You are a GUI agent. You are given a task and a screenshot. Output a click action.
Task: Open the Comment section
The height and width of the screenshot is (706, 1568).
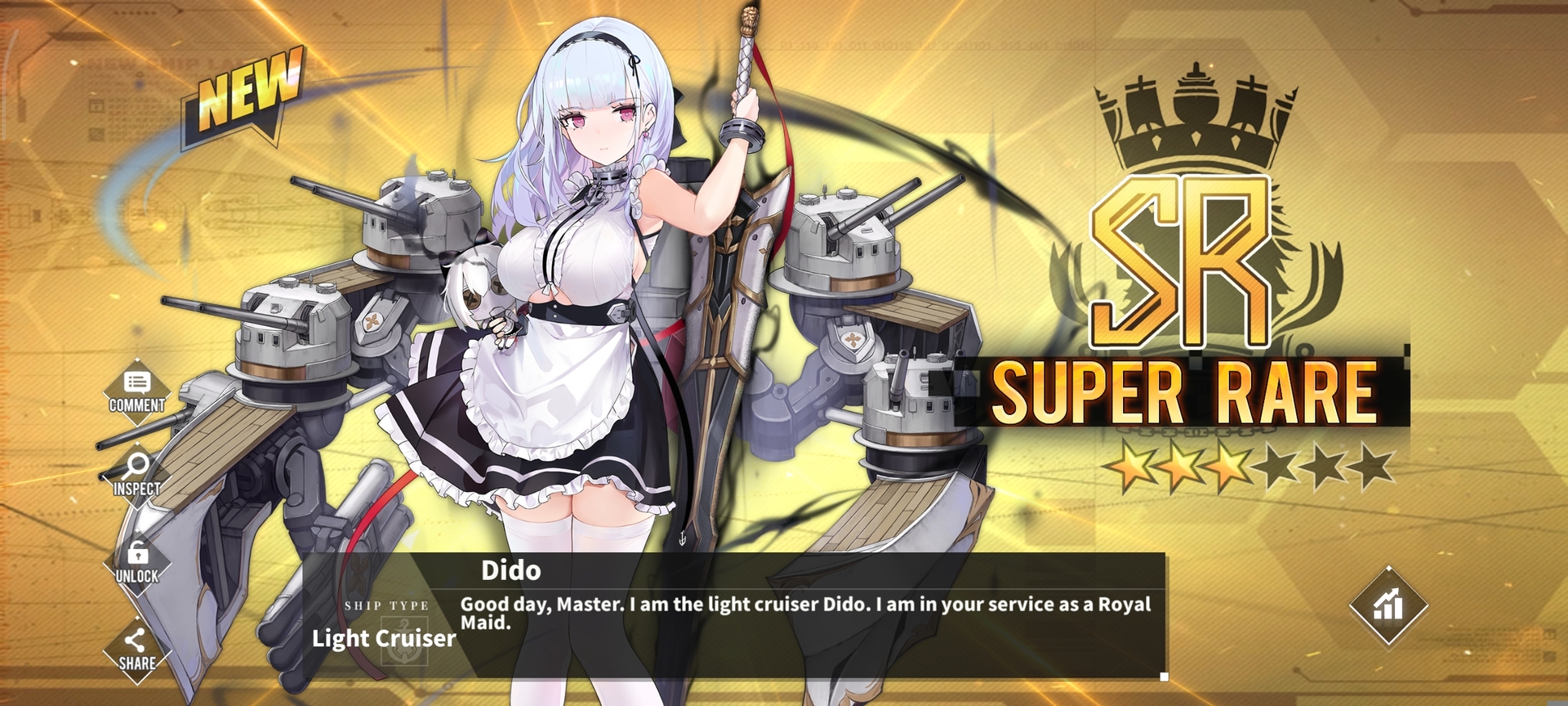[x=137, y=391]
